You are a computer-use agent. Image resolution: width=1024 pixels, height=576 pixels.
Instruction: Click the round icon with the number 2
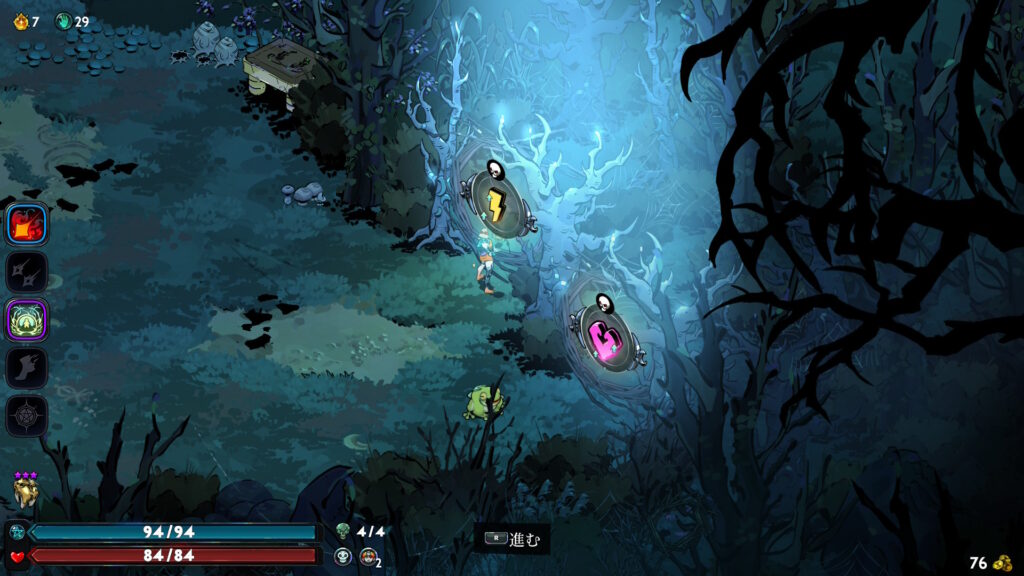click(368, 556)
